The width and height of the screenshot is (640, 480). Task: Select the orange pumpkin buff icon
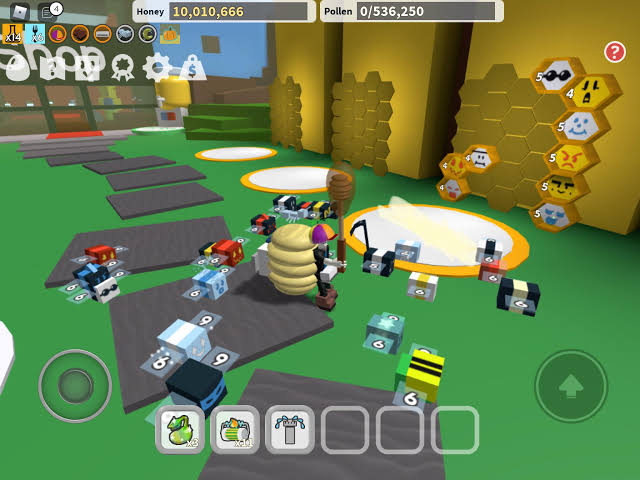click(170, 34)
